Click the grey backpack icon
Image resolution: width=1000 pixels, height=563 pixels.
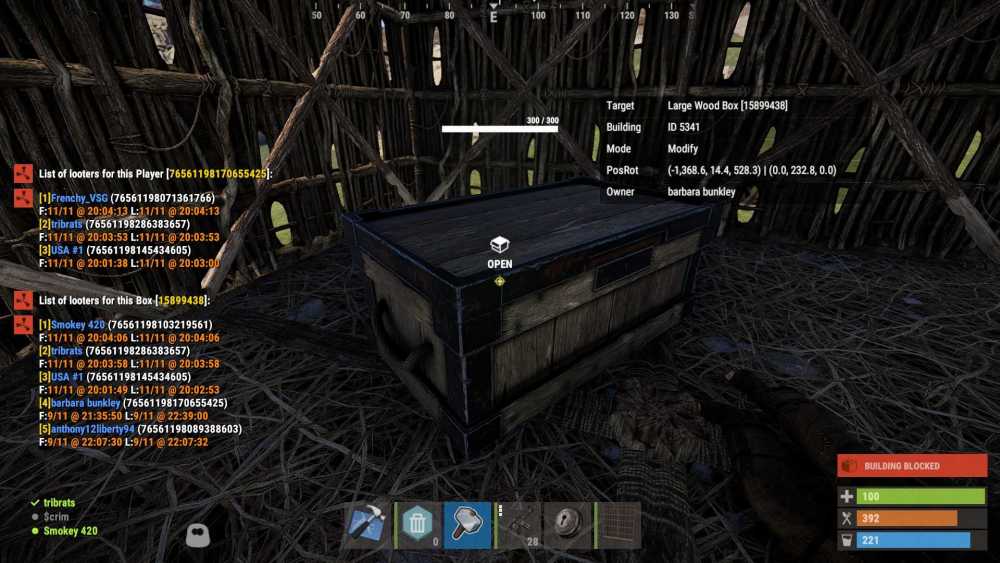pos(198,535)
